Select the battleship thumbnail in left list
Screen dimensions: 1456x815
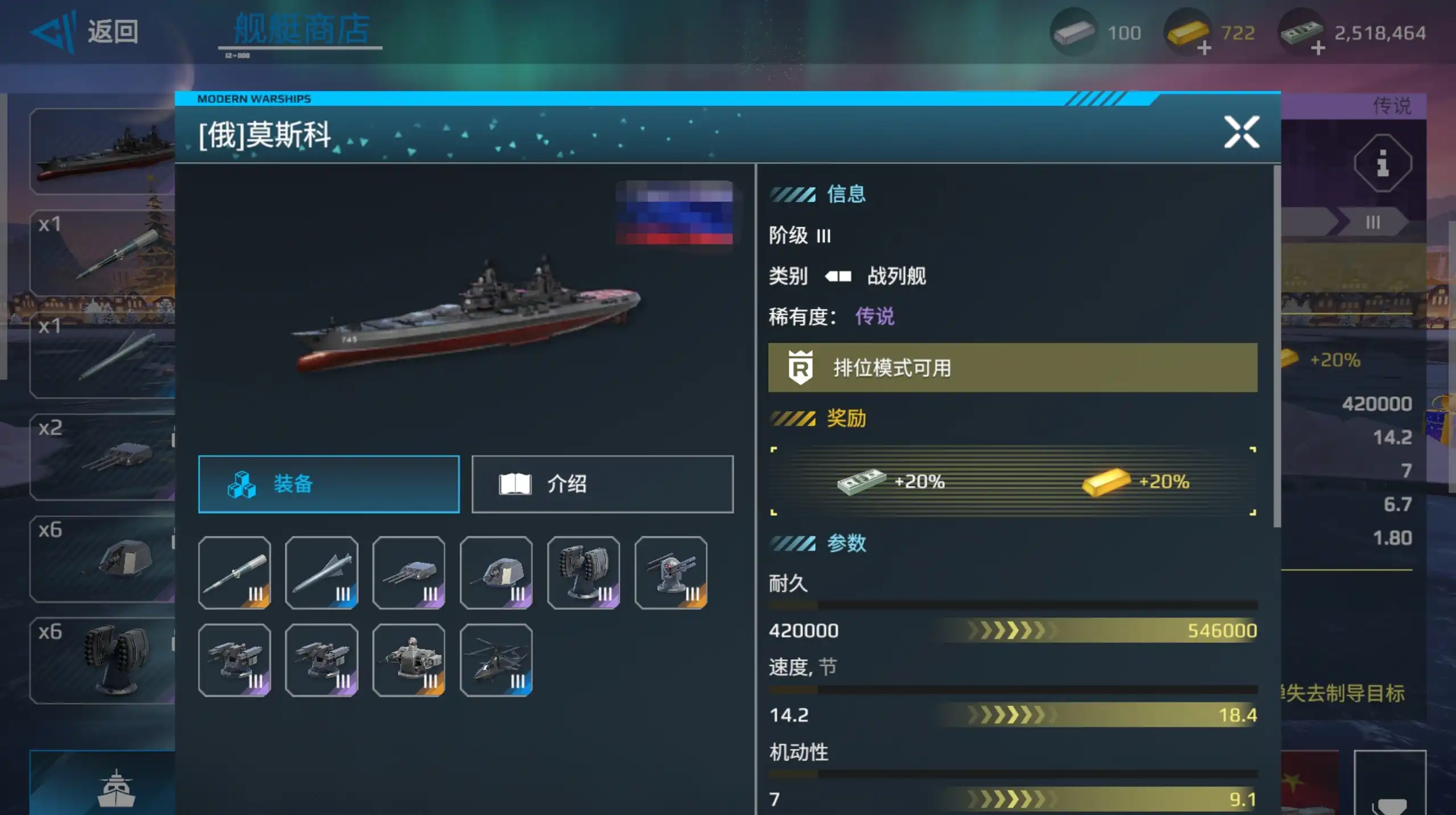coord(102,151)
